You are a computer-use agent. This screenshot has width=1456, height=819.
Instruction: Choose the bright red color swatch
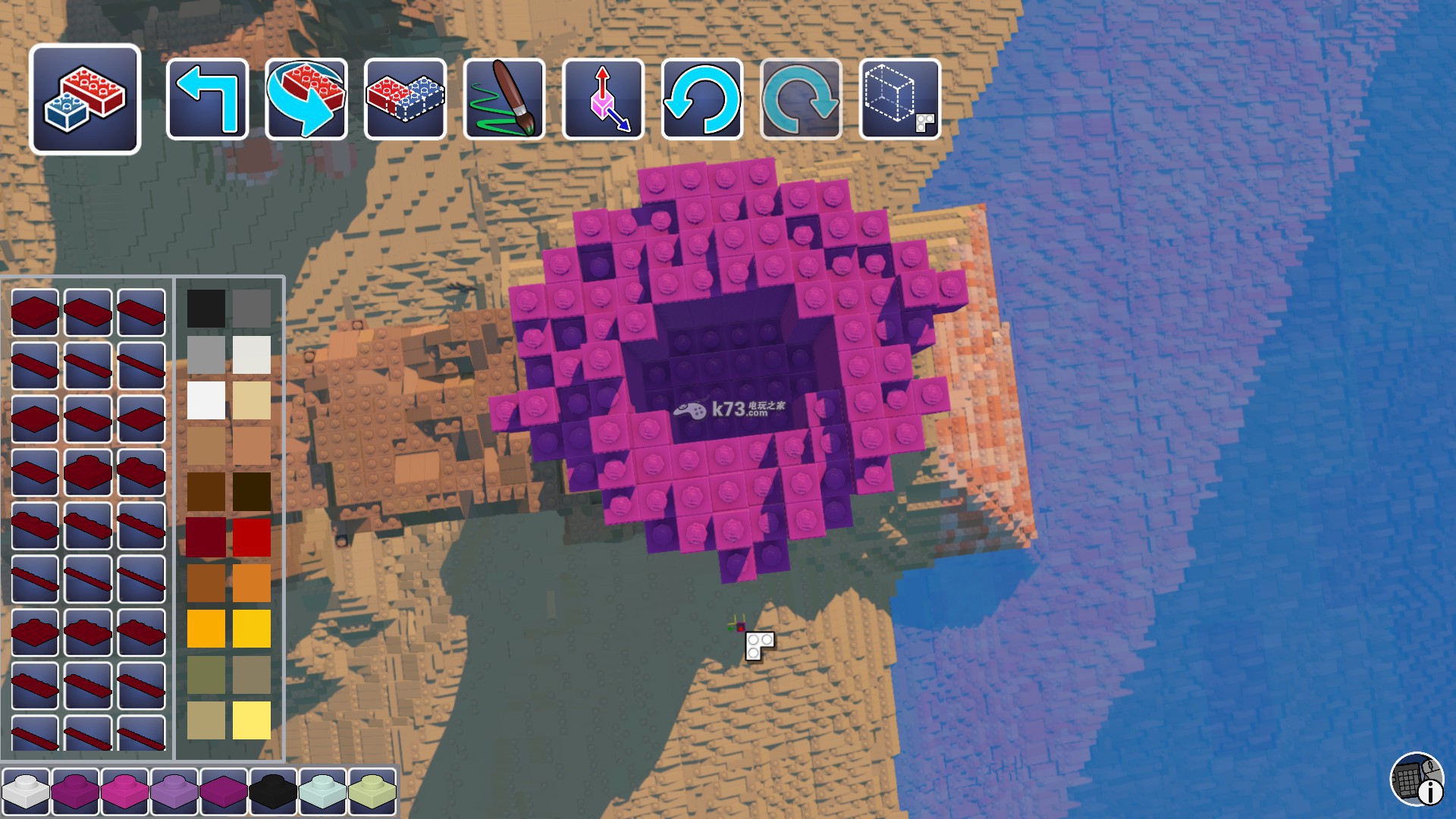point(252,538)
